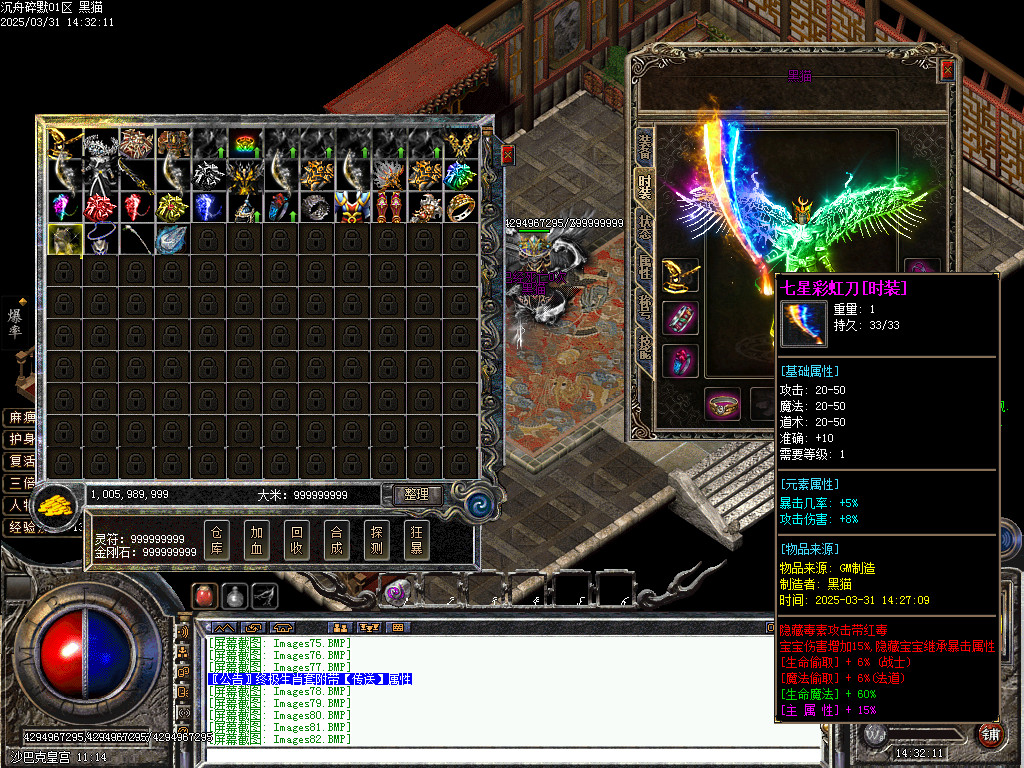Image resolution: width=1024 pixels, height=768 pixels.
Task: Activate the 探测 detect button
Action: (x=377, y=540)
